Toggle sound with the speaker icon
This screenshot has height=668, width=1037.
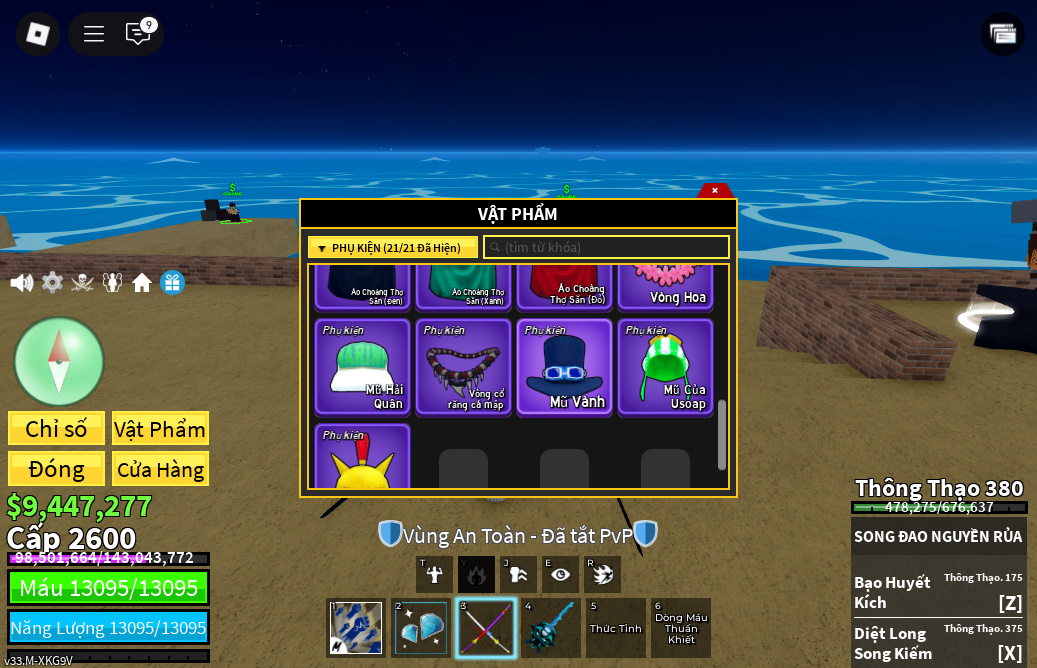point(21,283)
